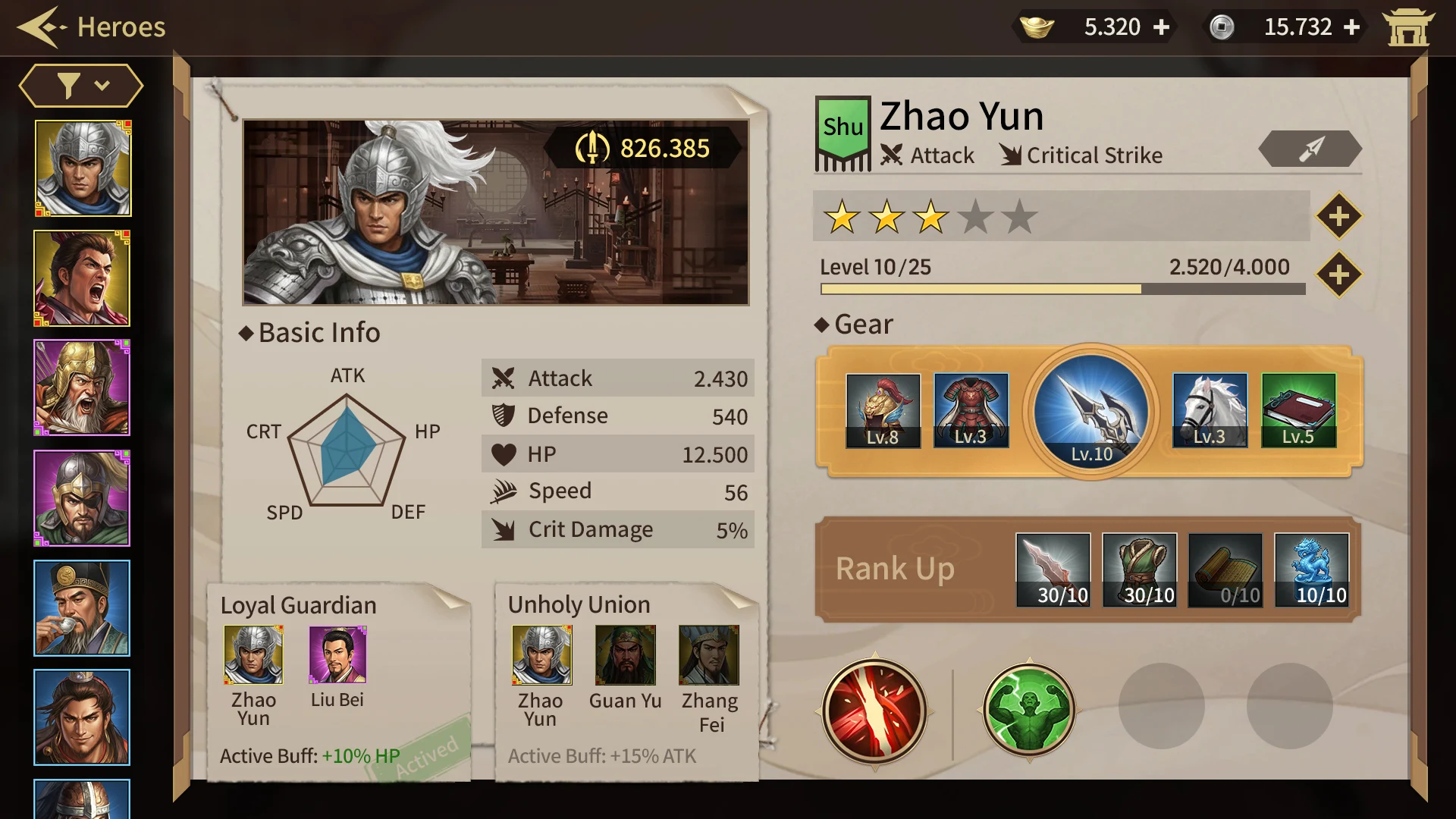This screenshot has height=819, width=1456.
Task: Open the green strength skill icon
Action: click(1029, 711)
